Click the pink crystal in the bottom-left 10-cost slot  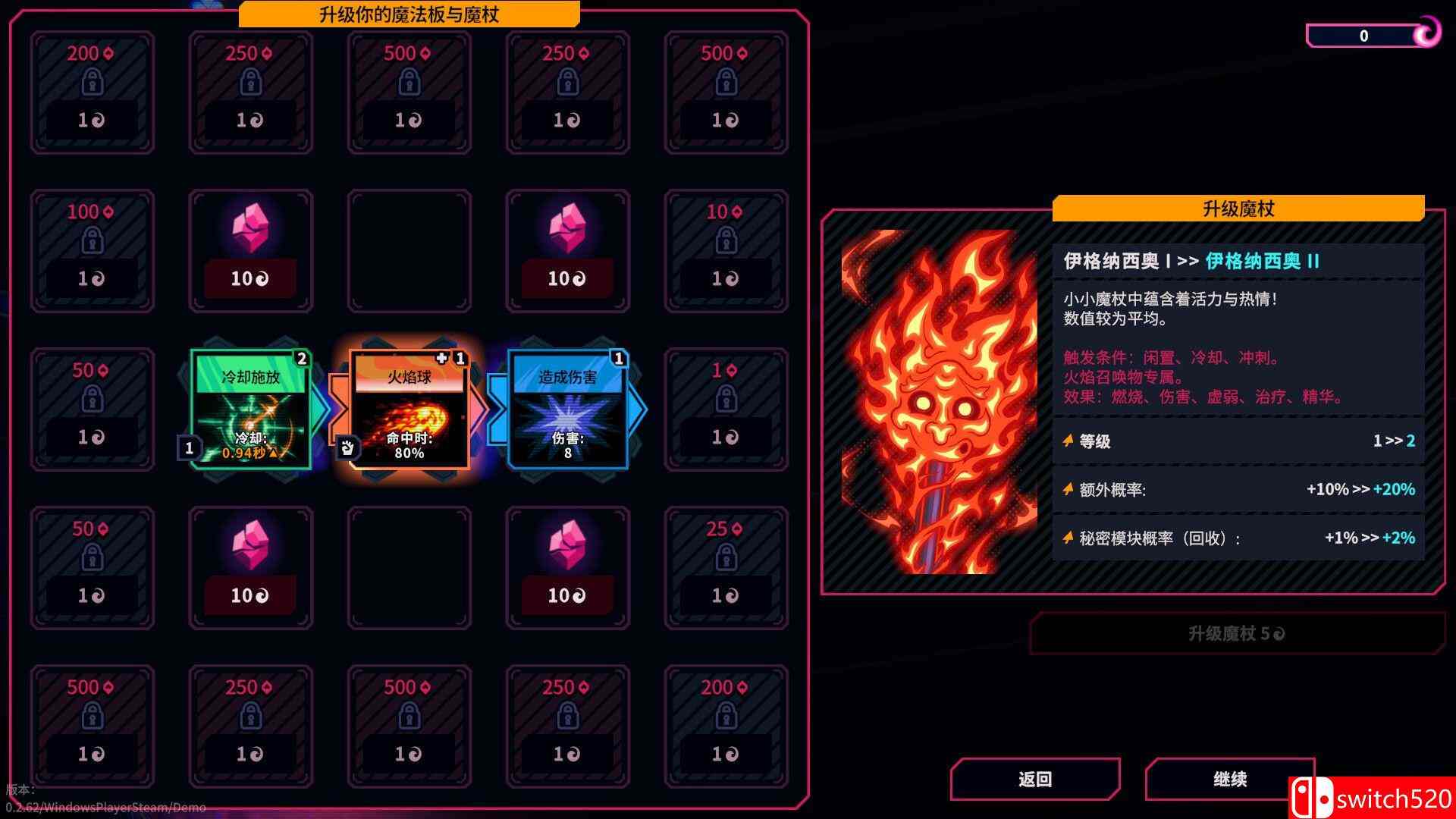tap(250, 546)
